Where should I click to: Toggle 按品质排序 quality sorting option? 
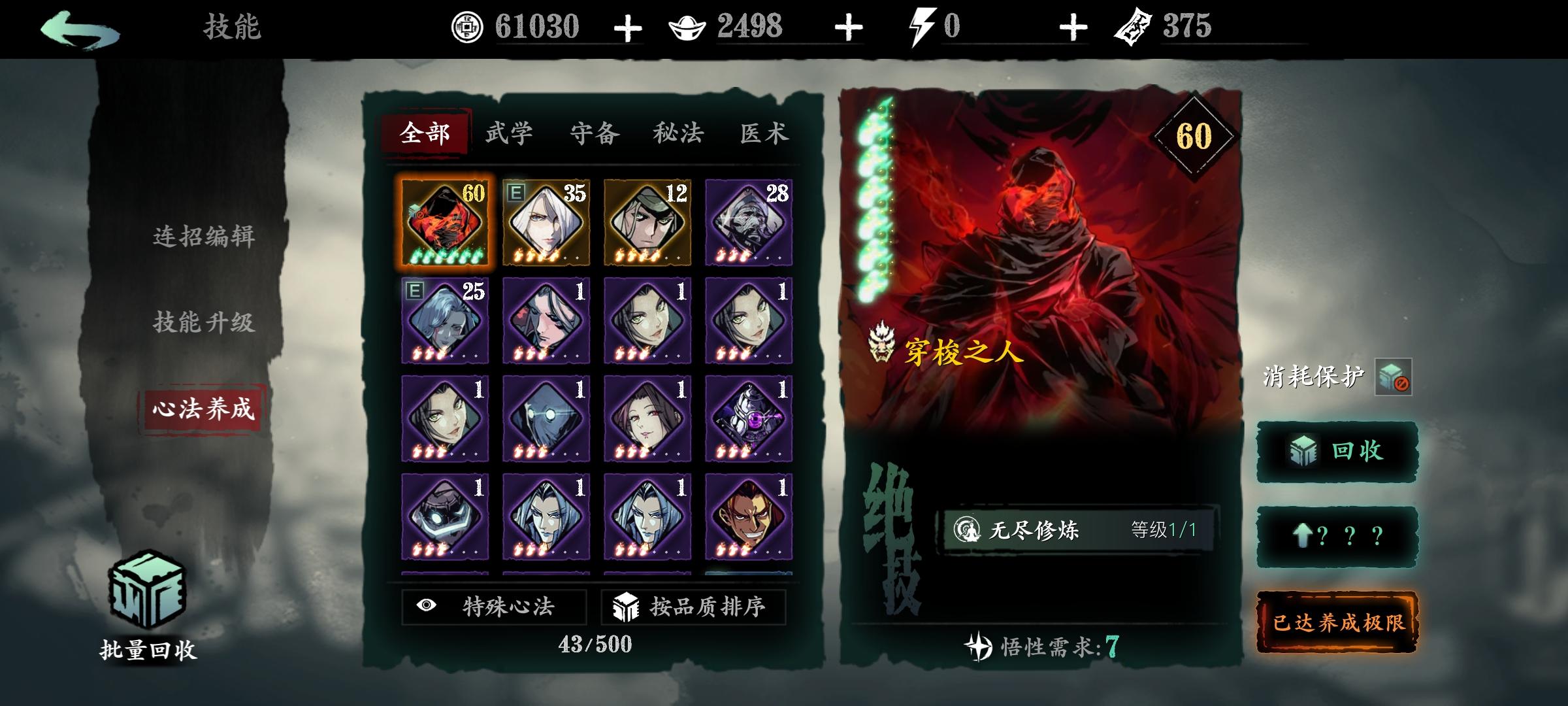coord(690,607)
